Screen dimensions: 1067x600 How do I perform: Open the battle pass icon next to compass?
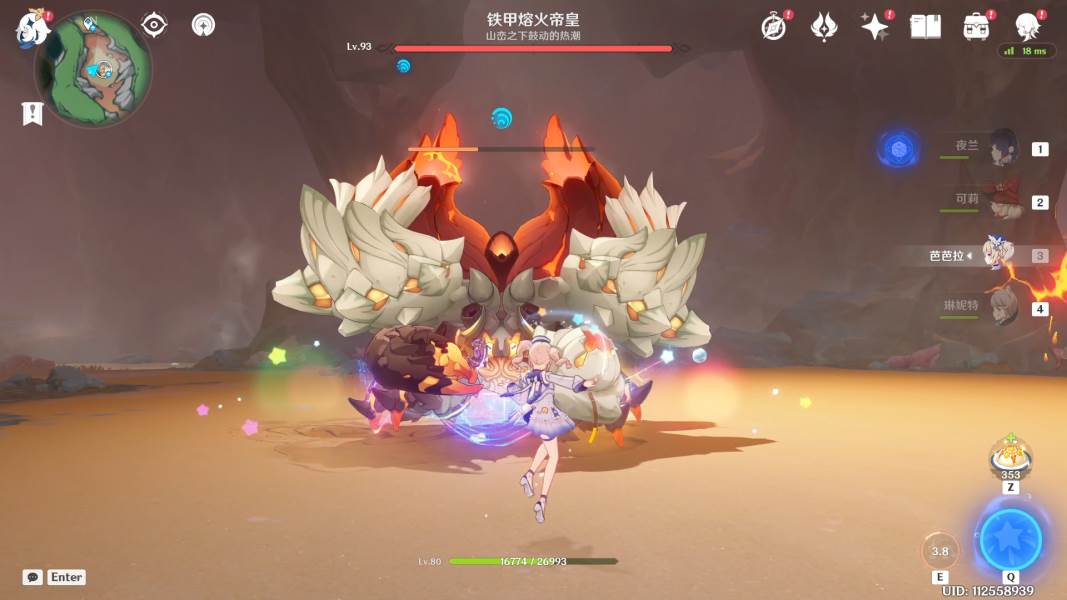click(824, 27)
